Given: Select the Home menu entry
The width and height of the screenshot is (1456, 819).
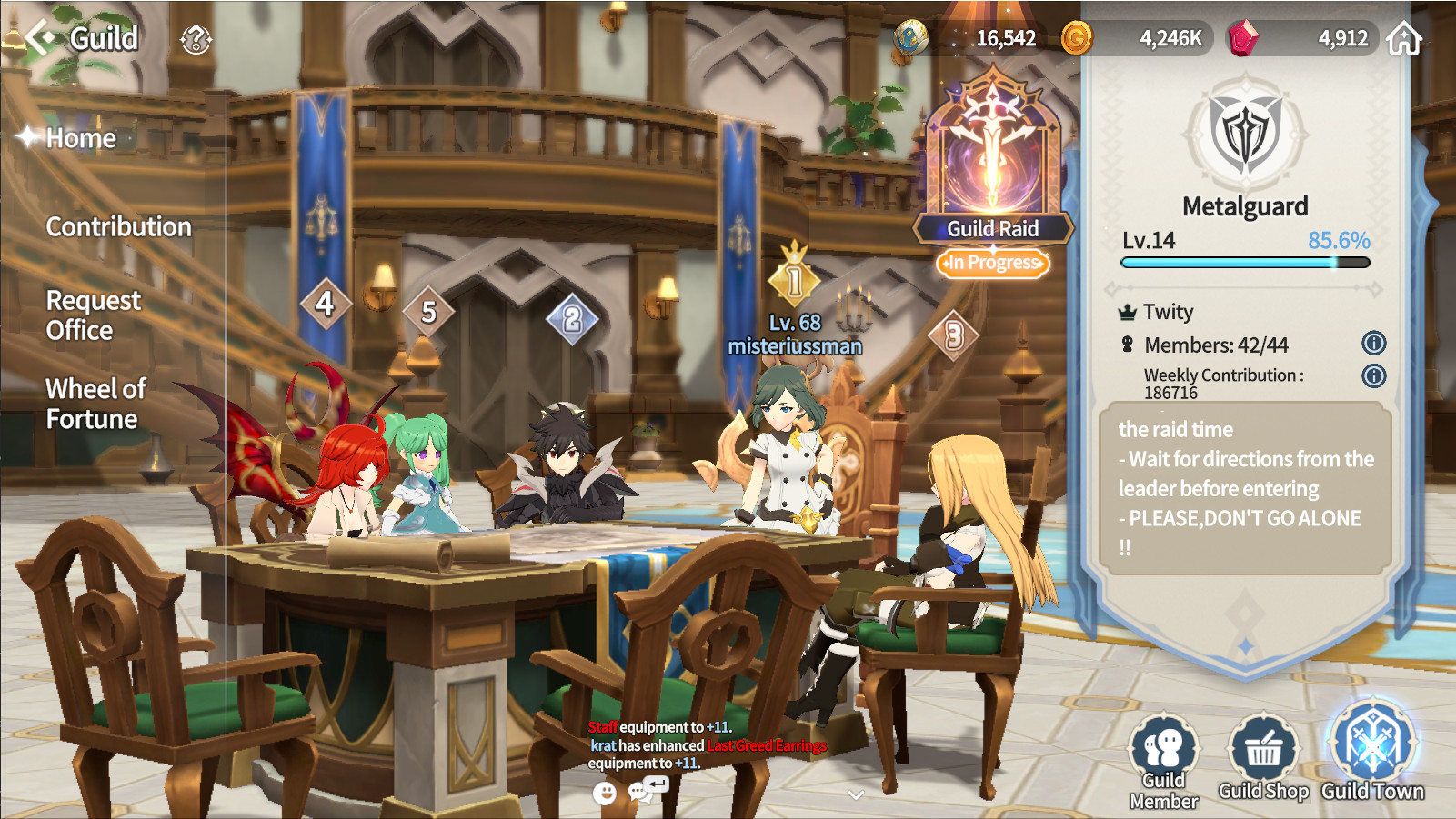Looking at the screenshot, I should point(81,138).
